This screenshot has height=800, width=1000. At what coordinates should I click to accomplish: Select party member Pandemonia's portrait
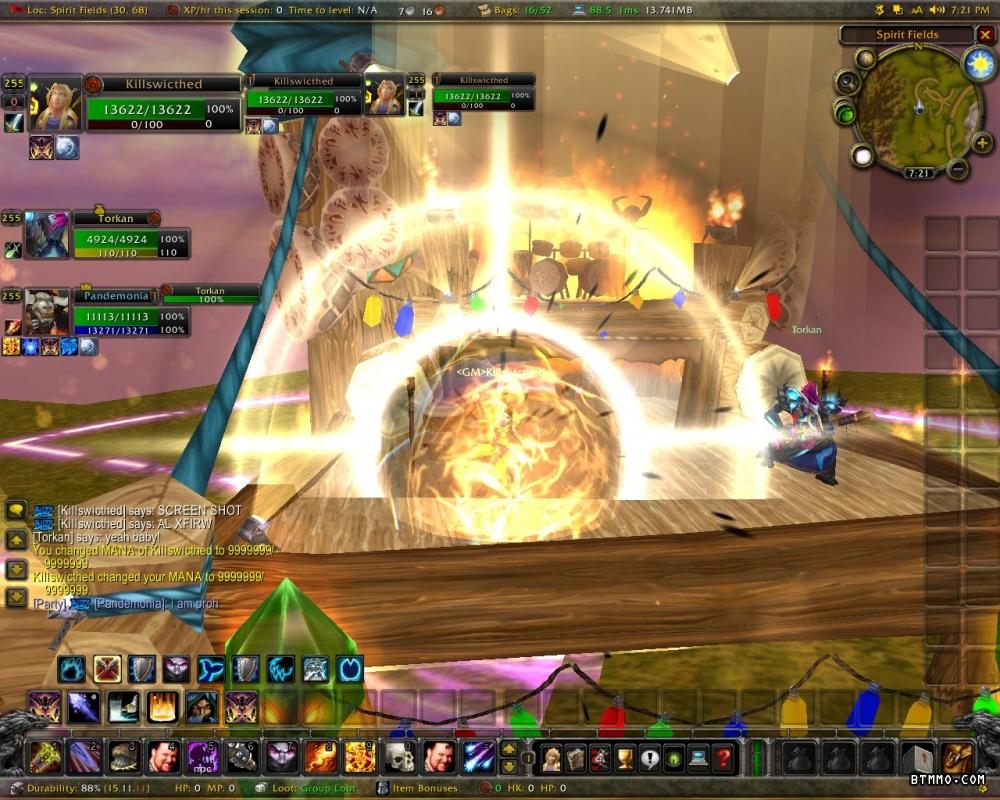click(47, 312)
